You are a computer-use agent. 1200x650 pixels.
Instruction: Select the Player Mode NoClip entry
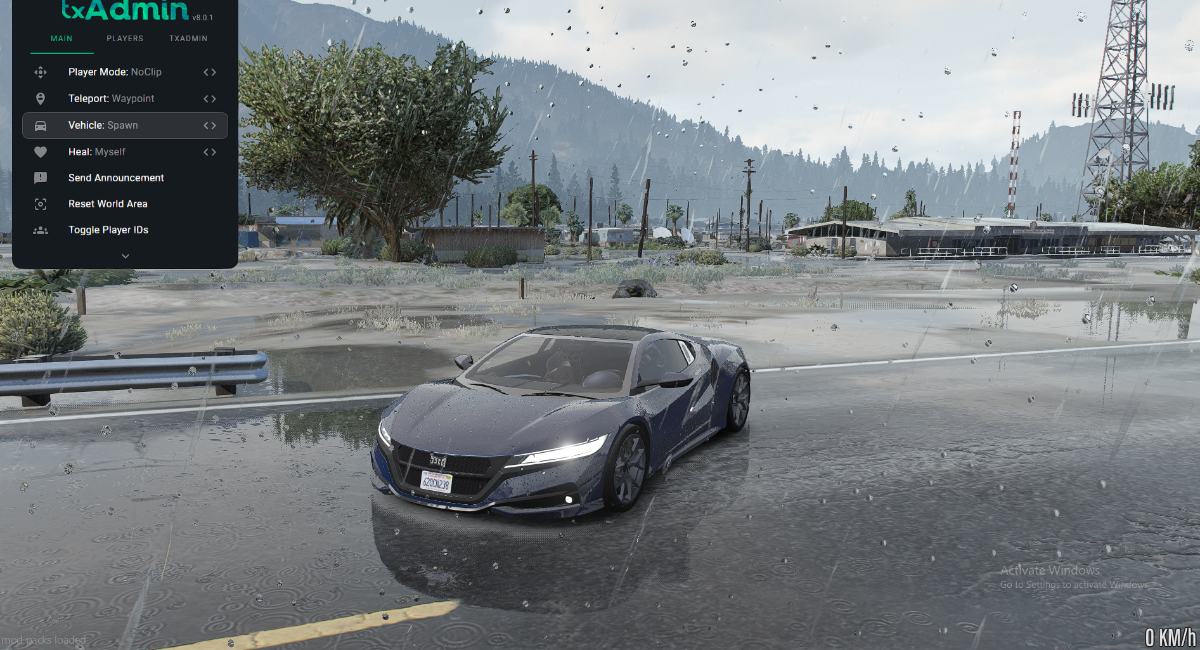tap(115, 72)
